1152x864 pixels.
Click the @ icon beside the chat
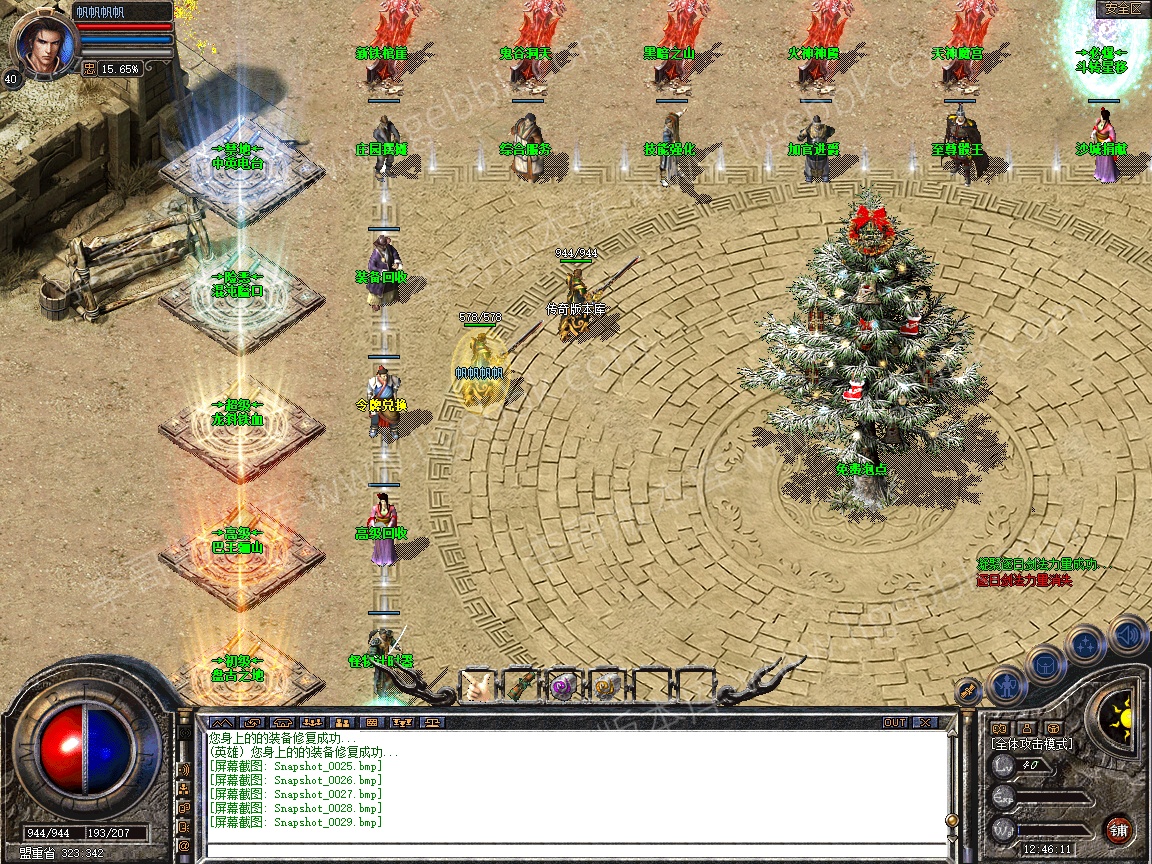[185, 845]
